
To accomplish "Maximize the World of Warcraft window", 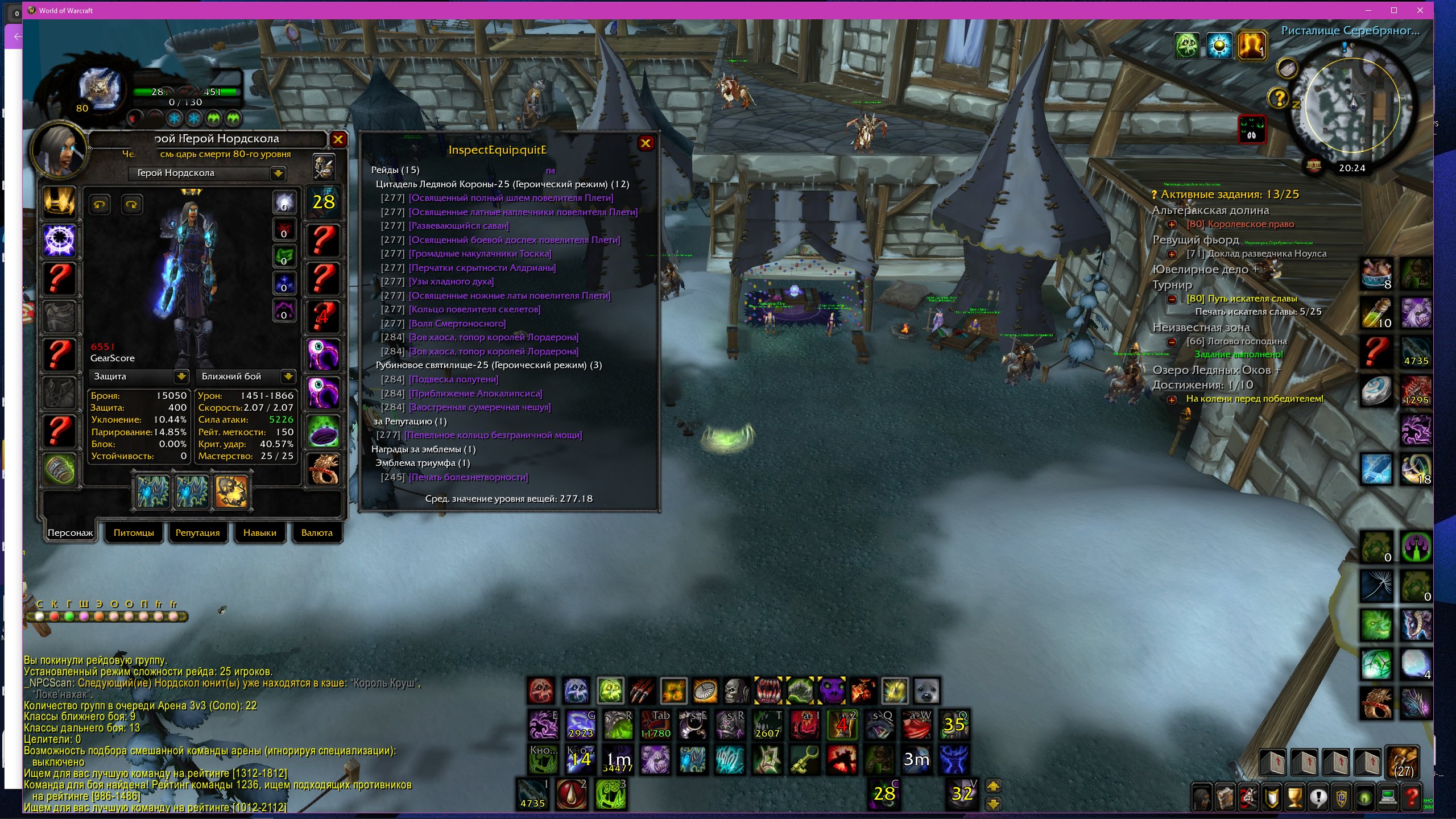I will pyautogui.click(x=1394, y=10).
